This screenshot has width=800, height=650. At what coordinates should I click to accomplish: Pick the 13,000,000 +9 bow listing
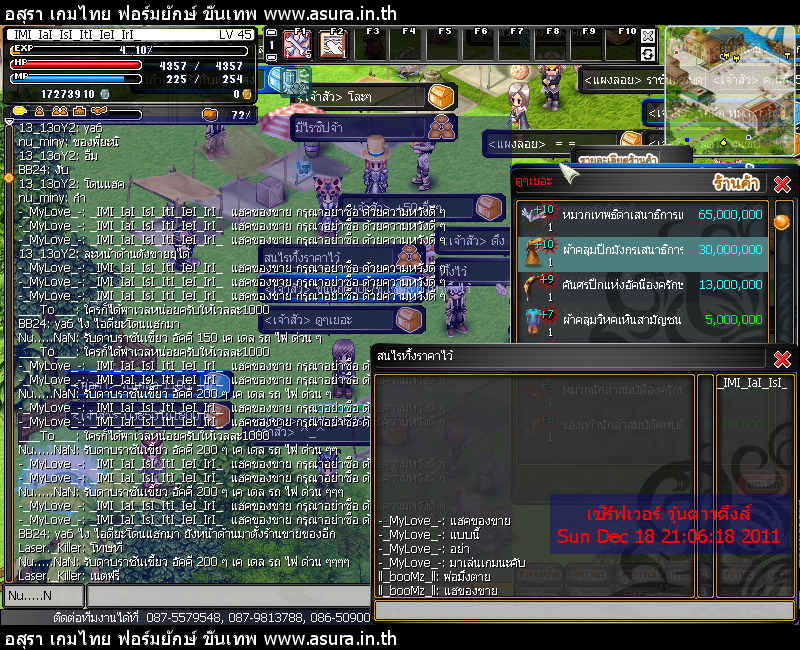click(x=640, y=284)
